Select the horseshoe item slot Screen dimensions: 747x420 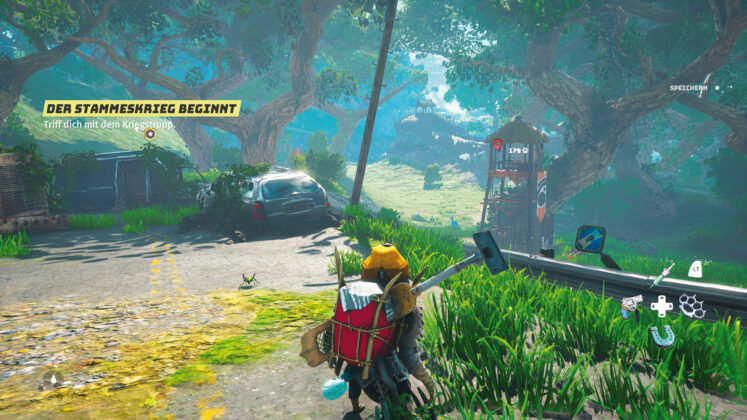662,335
